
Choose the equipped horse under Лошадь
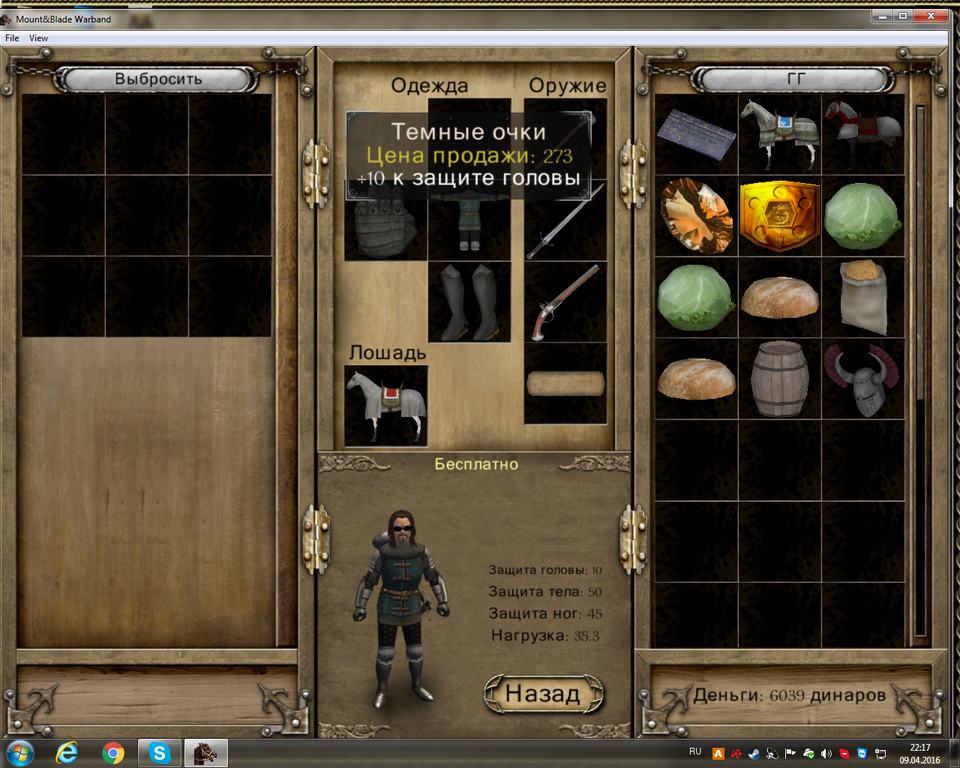click(x=386, y=404)
